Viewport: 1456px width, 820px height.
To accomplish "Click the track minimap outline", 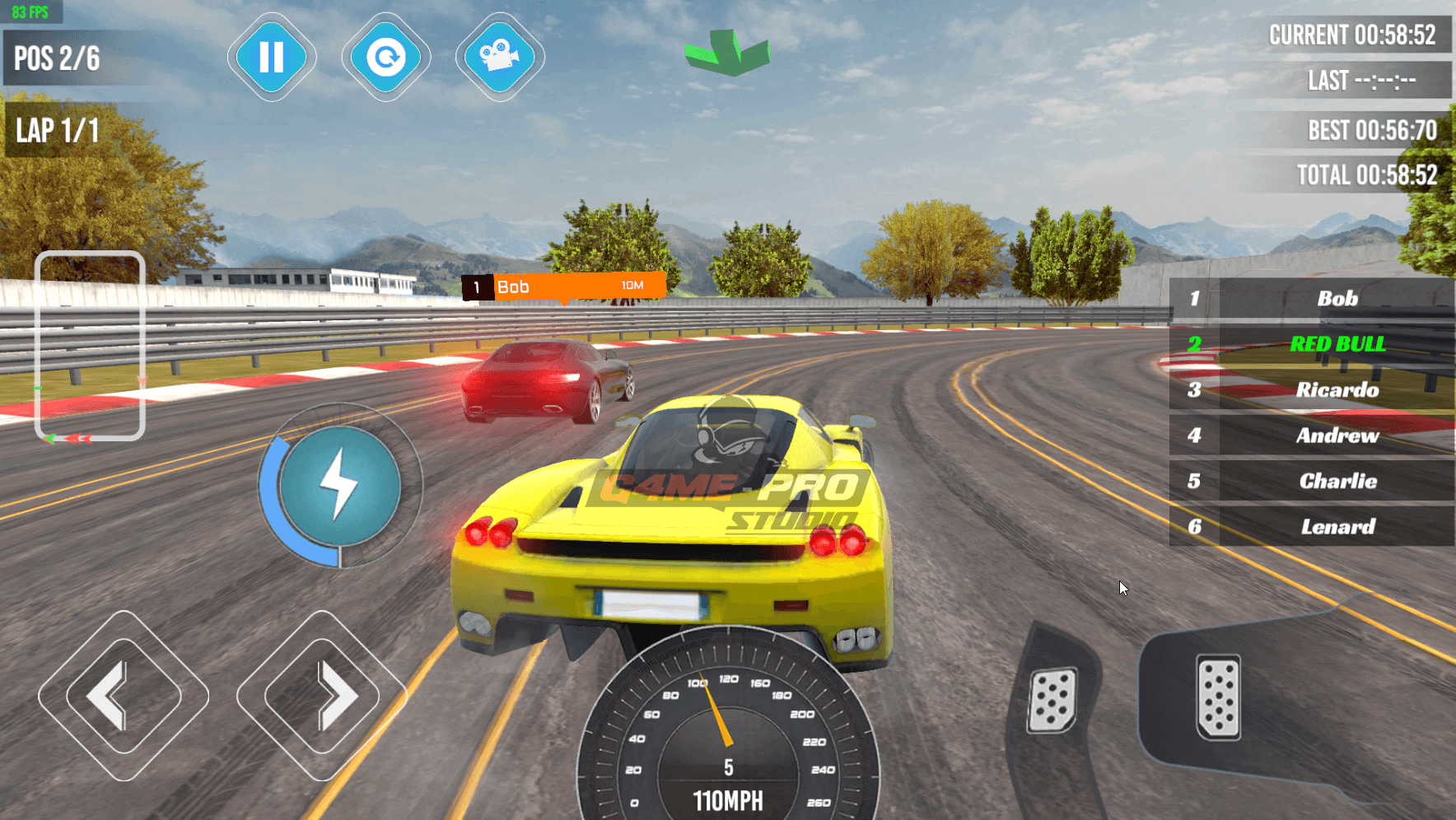I will (90, 346).
